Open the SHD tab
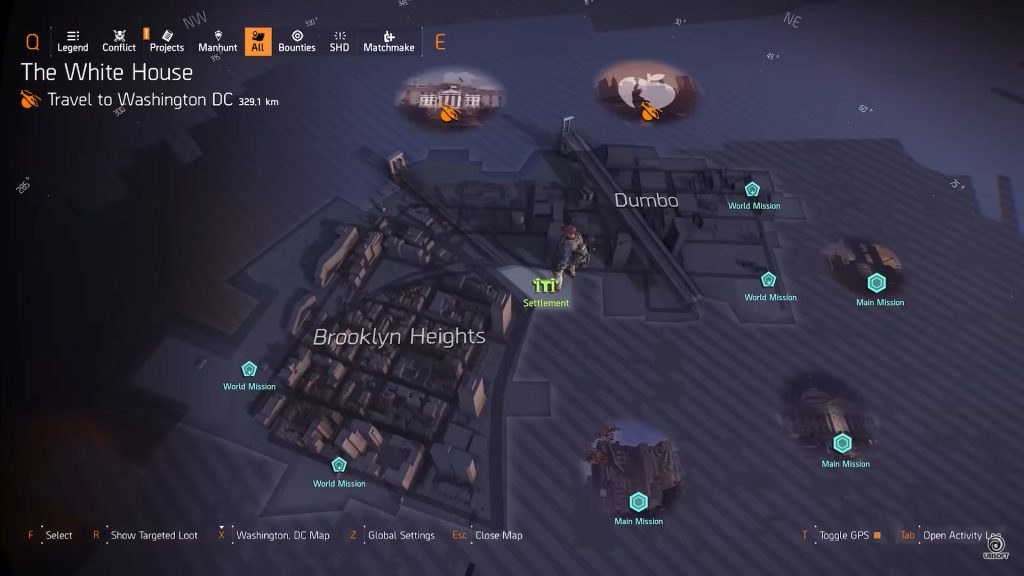Image resolution: width=1024 pixels, height=576 pixels. [339, 41]
